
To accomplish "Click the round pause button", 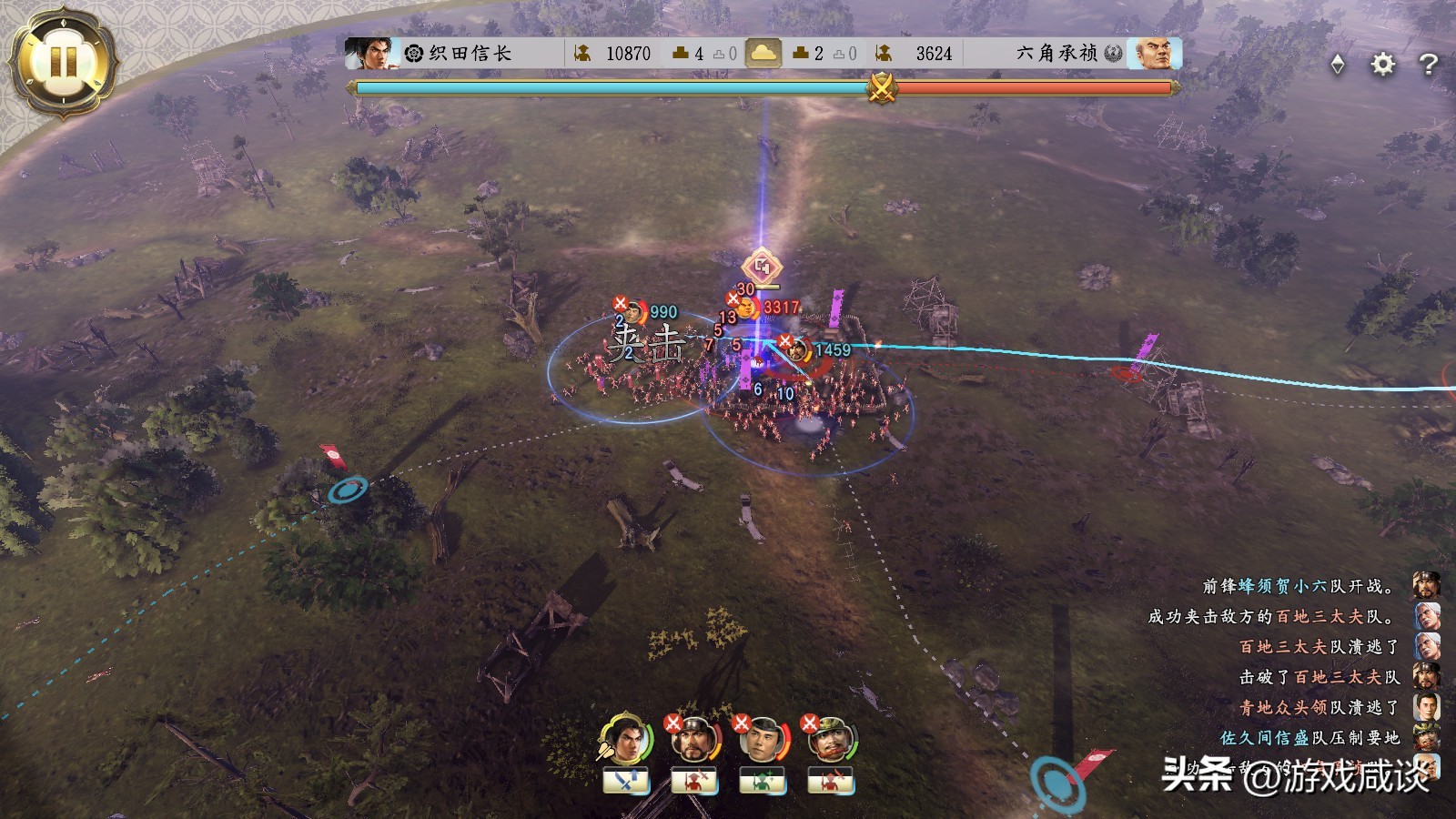I will click(x=63, y=62).
